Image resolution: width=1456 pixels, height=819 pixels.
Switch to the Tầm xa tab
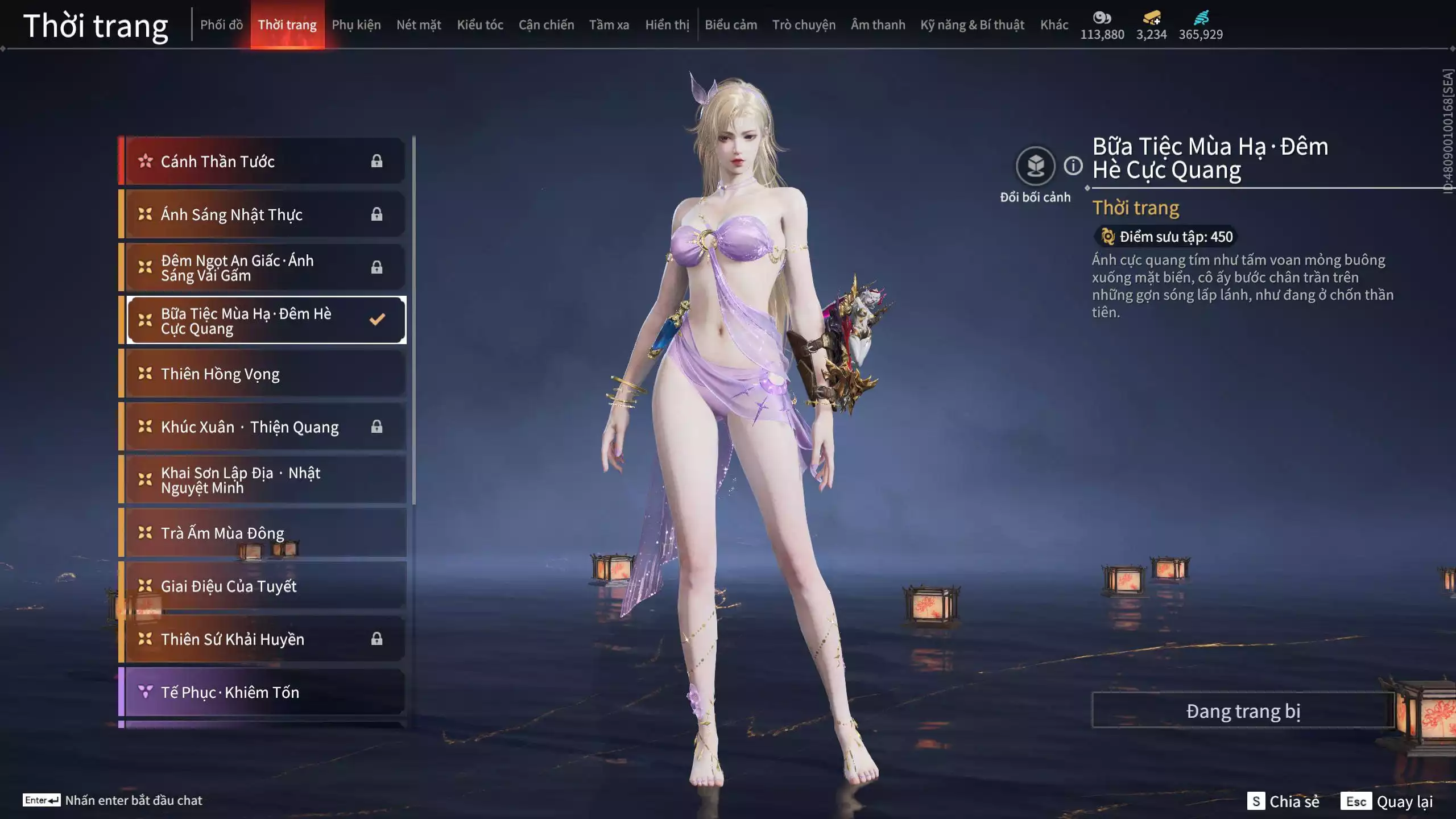(x=609, y=24)
